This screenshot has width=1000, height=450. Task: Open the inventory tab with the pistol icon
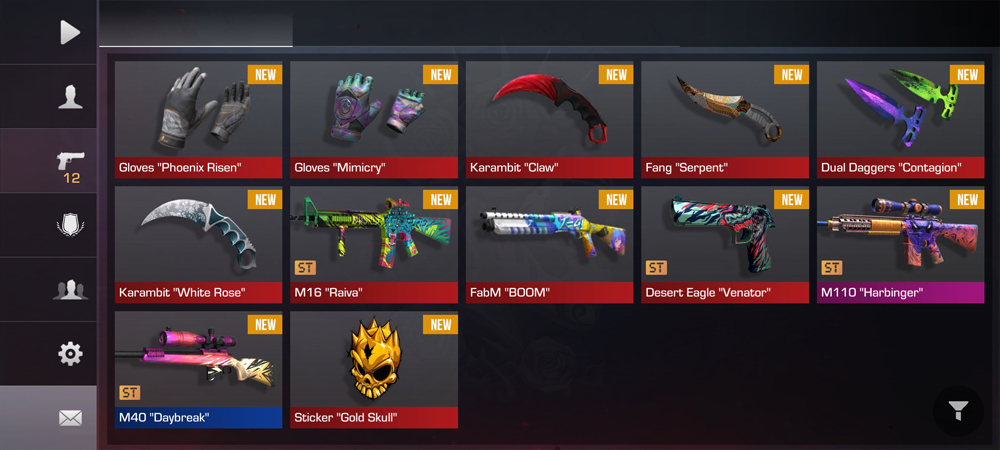click(x=70, y=164)
